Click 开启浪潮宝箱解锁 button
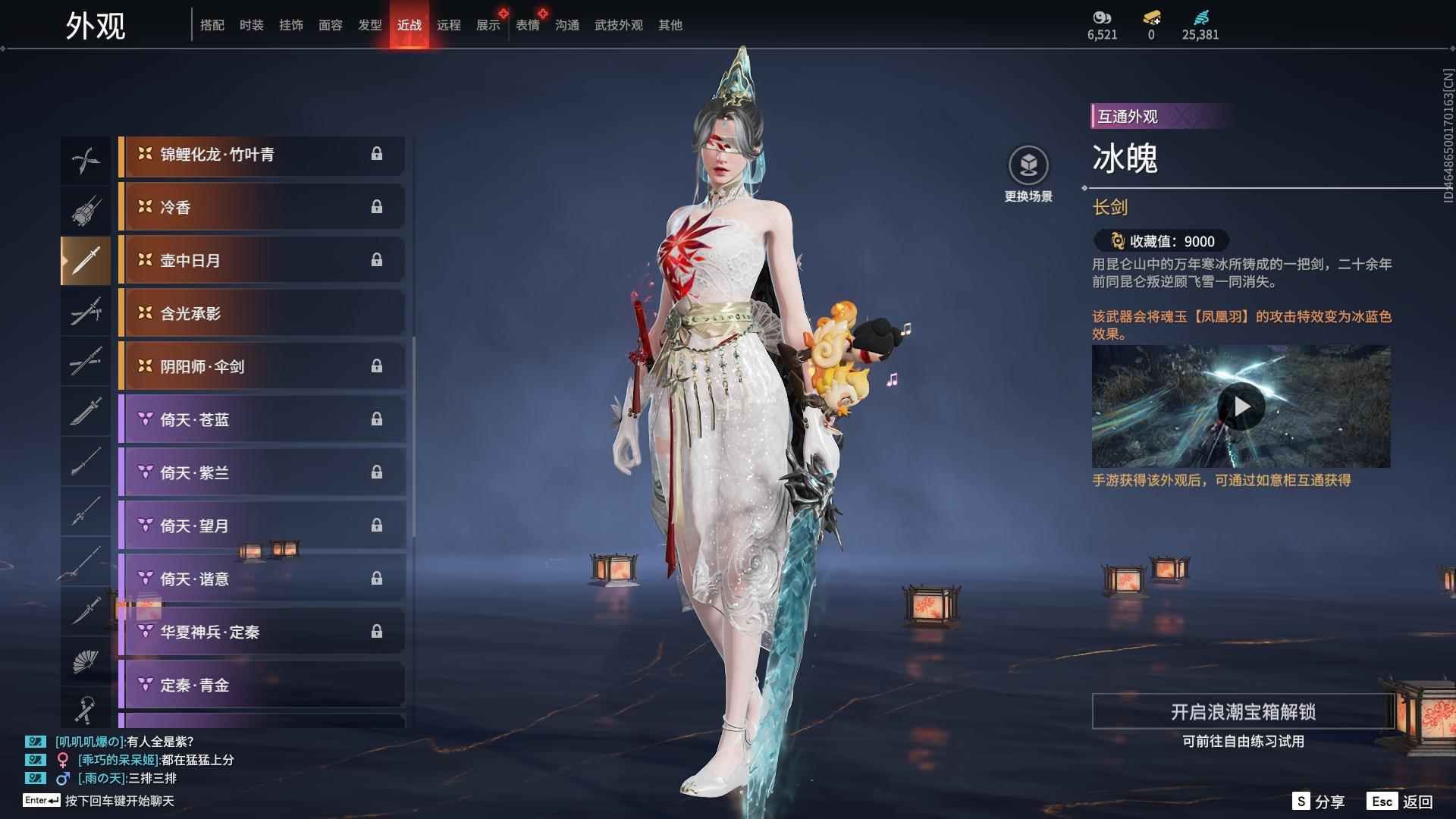The height and width of the screenshot is (819, 1456). [x=1242, y=712]
